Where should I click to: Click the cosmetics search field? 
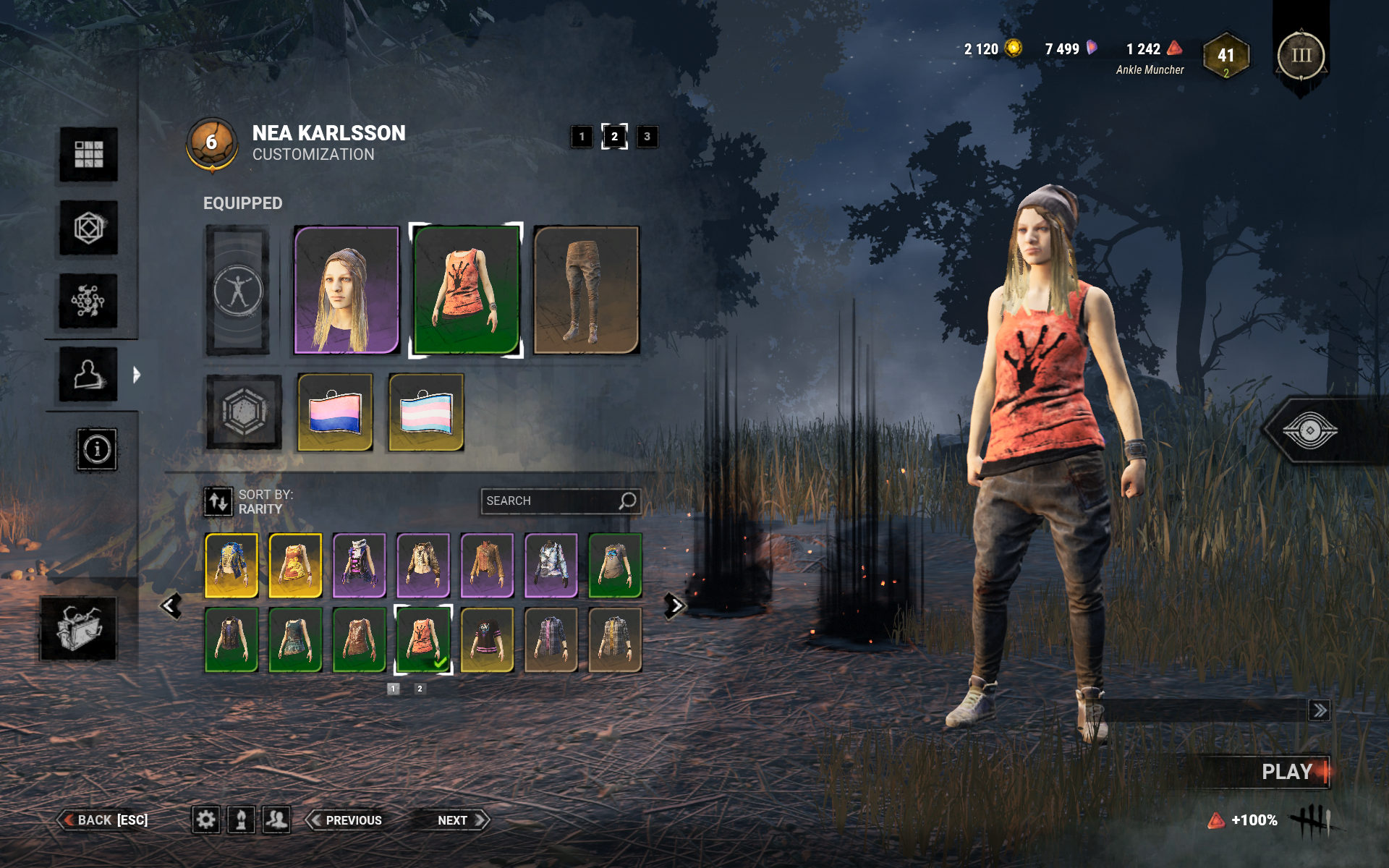coord(551,501)
